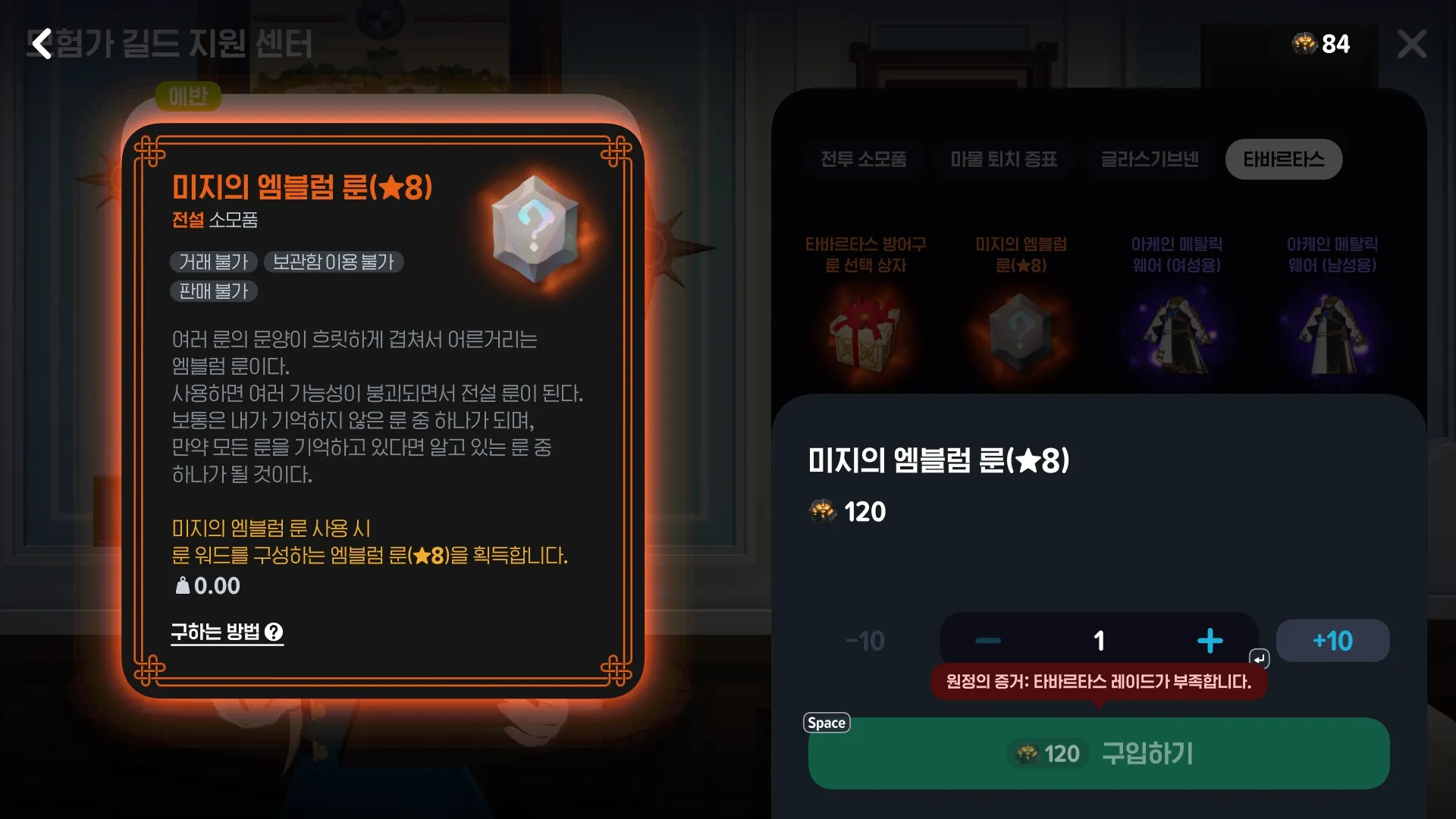This screenshot has width=1456, height=819.
Task: Switch to the 마물 퇴치 증표 tab
Action: [1003, 159]
